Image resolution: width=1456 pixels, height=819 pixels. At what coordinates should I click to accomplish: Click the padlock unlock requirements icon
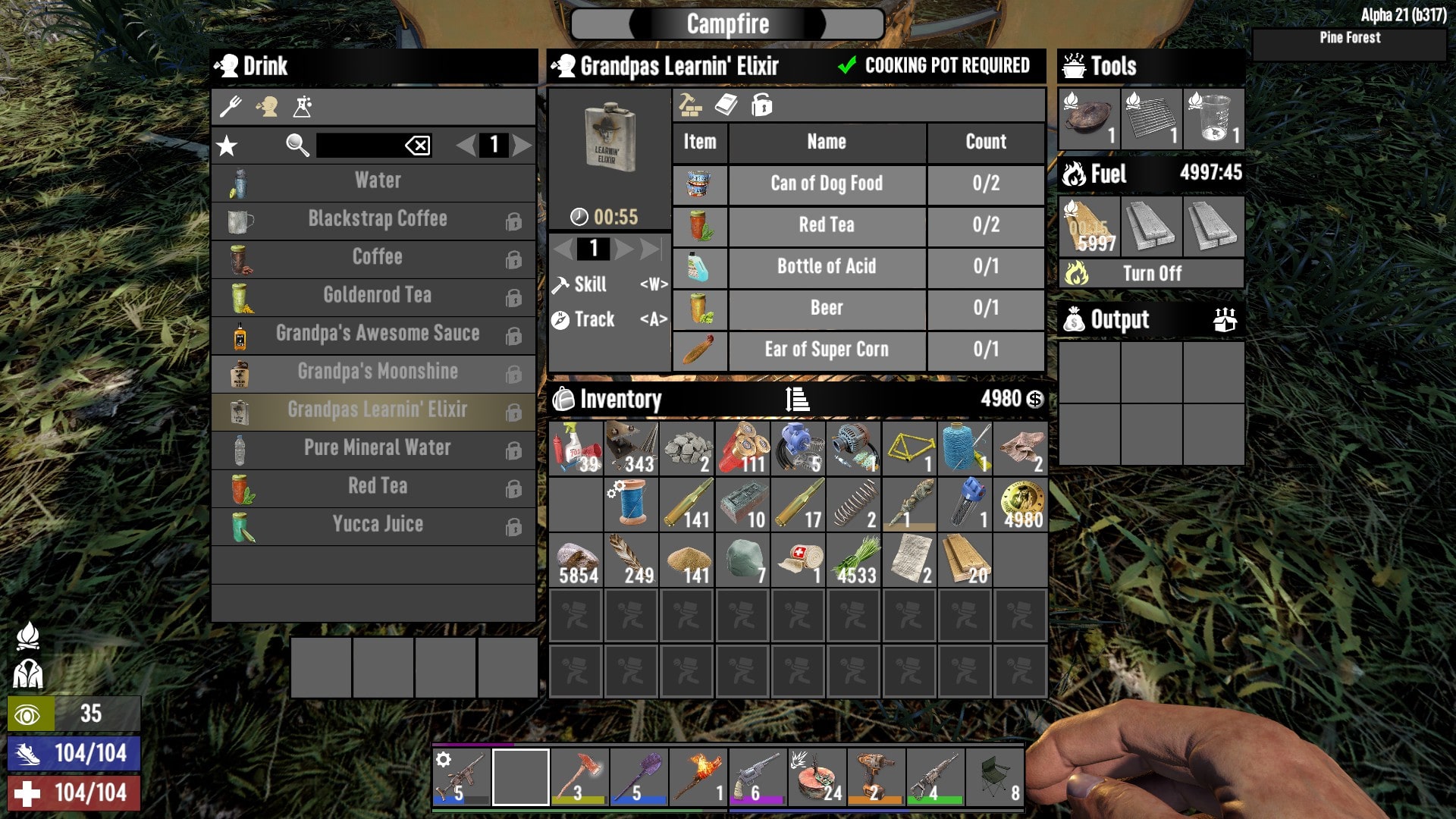762,105
